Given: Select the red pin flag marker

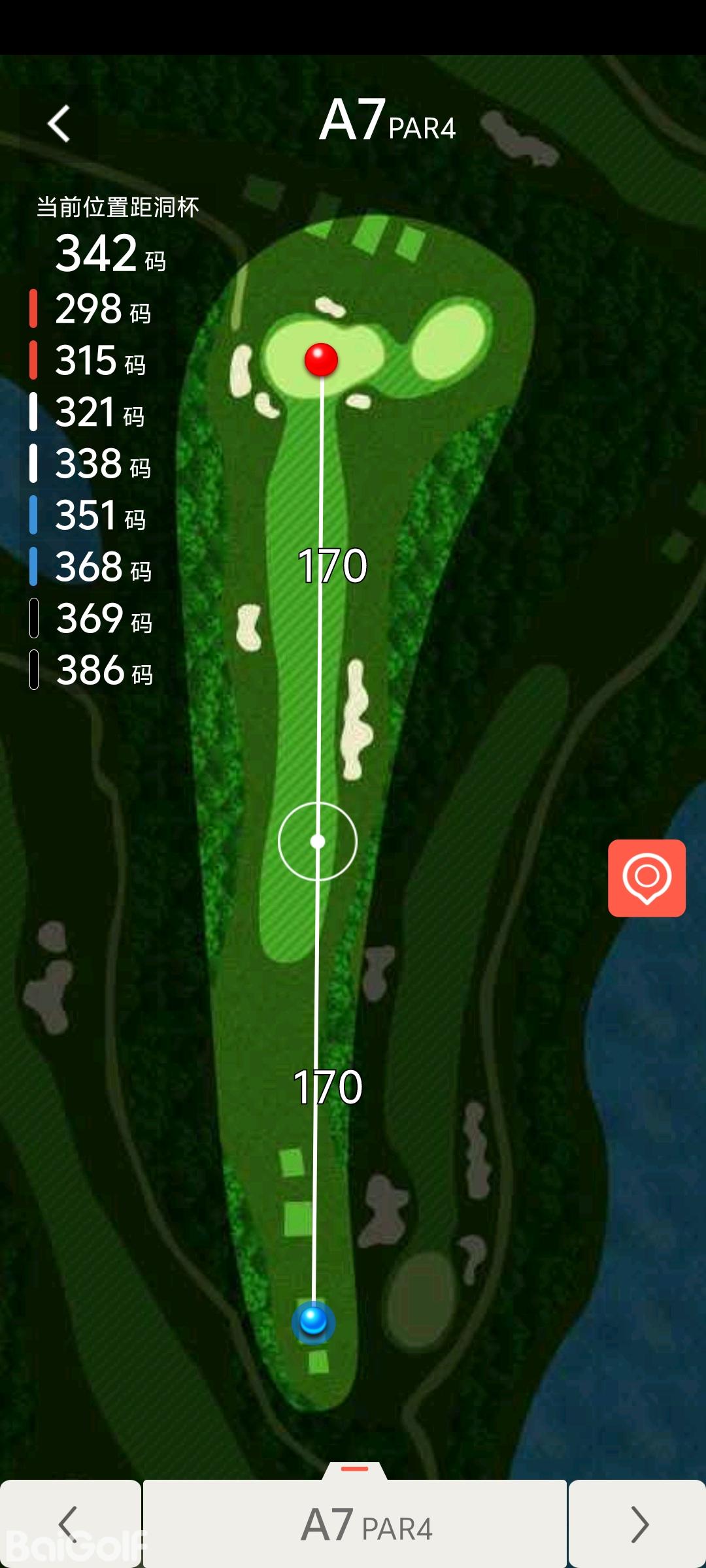Looking at the screenshot, I should 321,359.
